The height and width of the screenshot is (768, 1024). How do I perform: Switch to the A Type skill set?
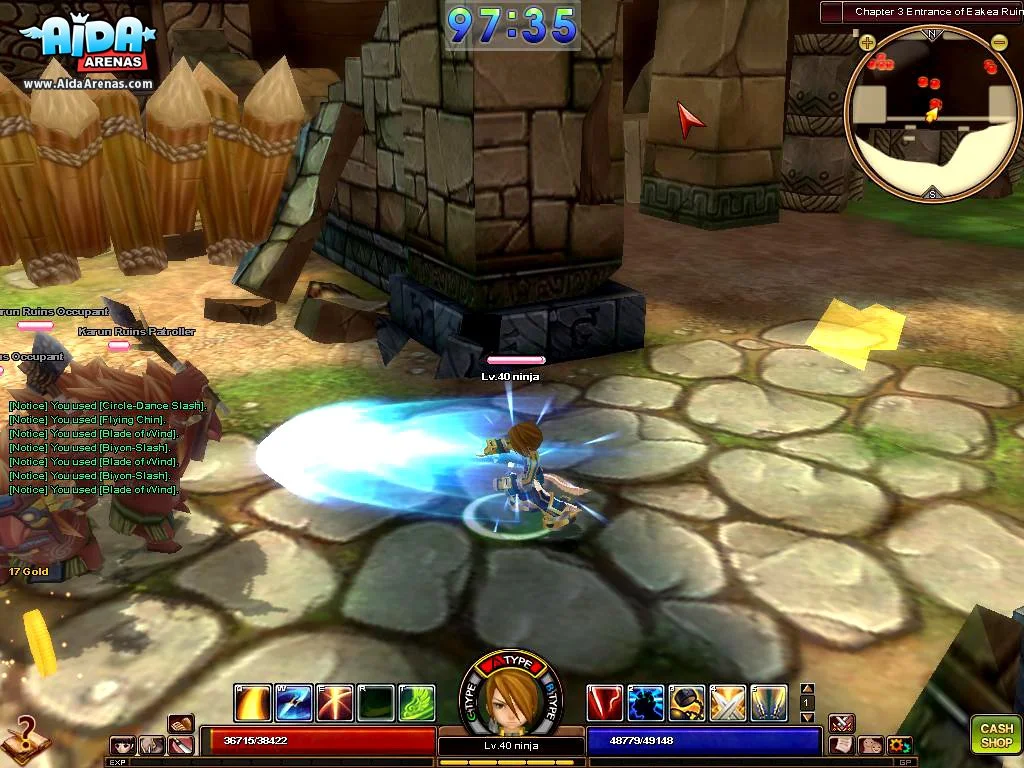pos(511,661)
